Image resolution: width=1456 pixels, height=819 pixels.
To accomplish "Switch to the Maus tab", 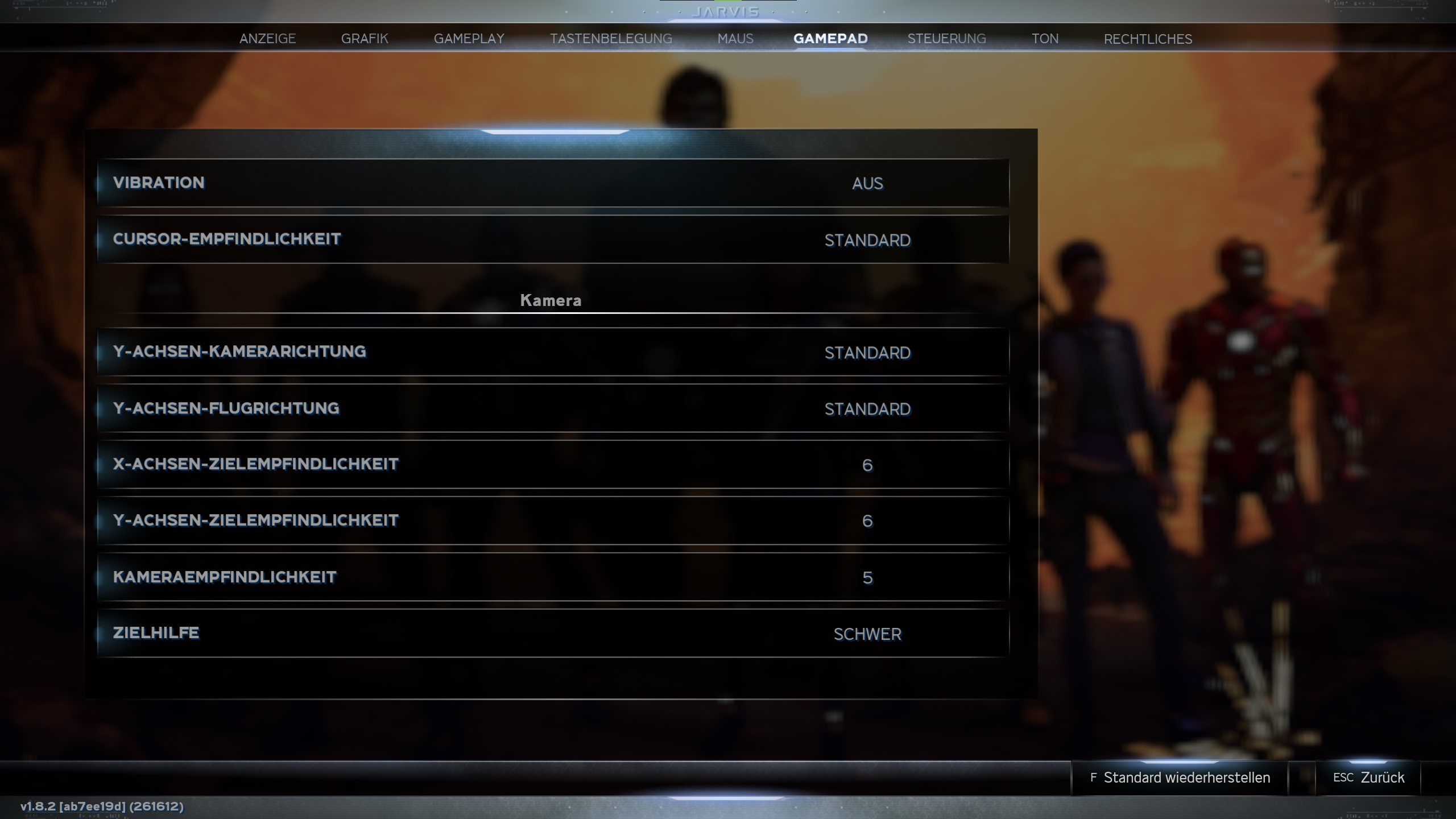I will 735,39.
